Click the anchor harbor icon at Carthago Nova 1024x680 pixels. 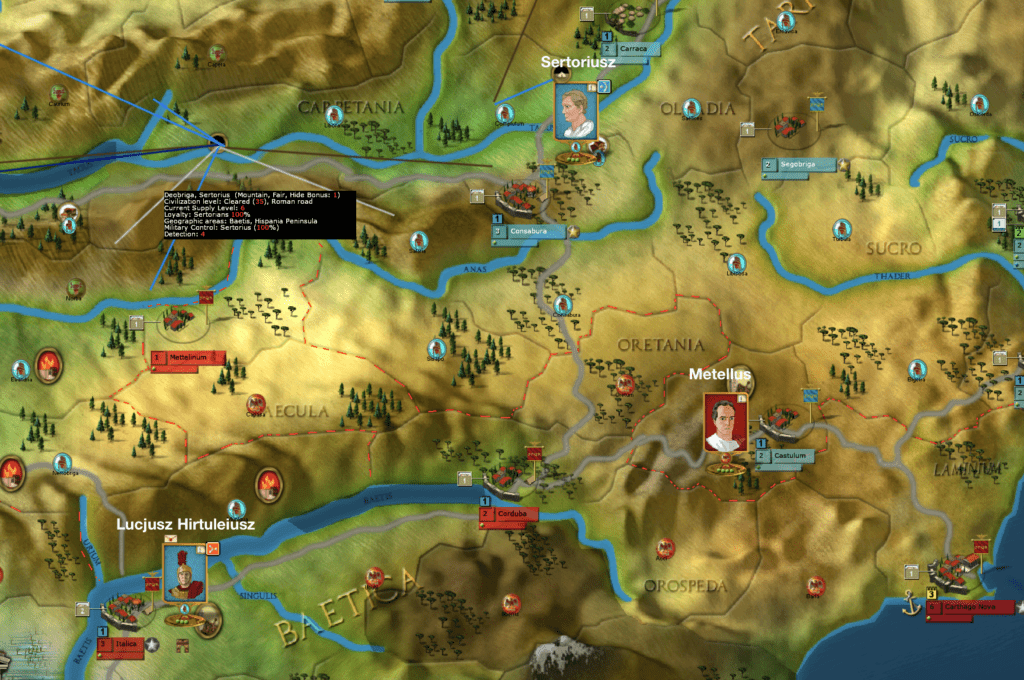click(x=910, y=602)
